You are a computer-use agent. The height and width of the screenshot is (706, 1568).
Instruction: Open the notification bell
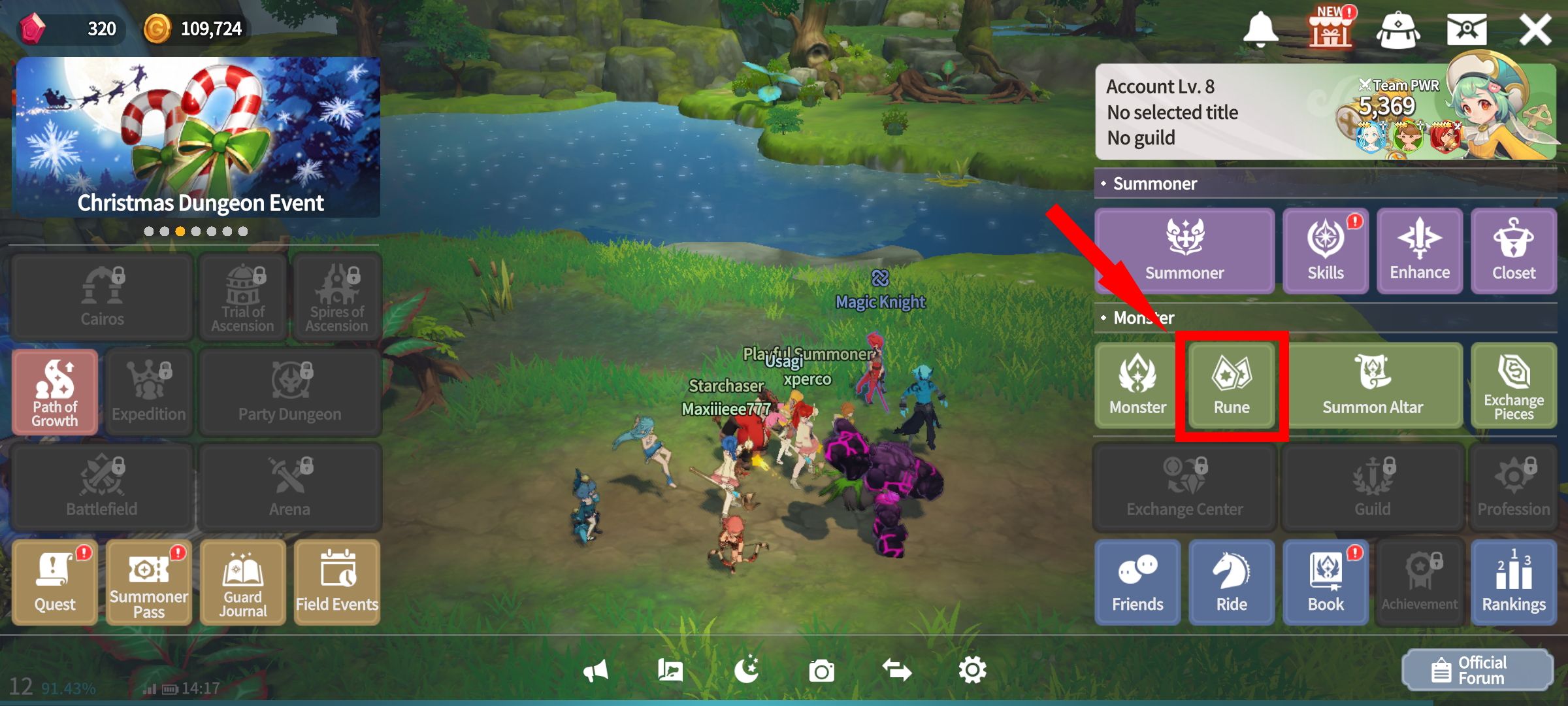(x=1260, y=28)
